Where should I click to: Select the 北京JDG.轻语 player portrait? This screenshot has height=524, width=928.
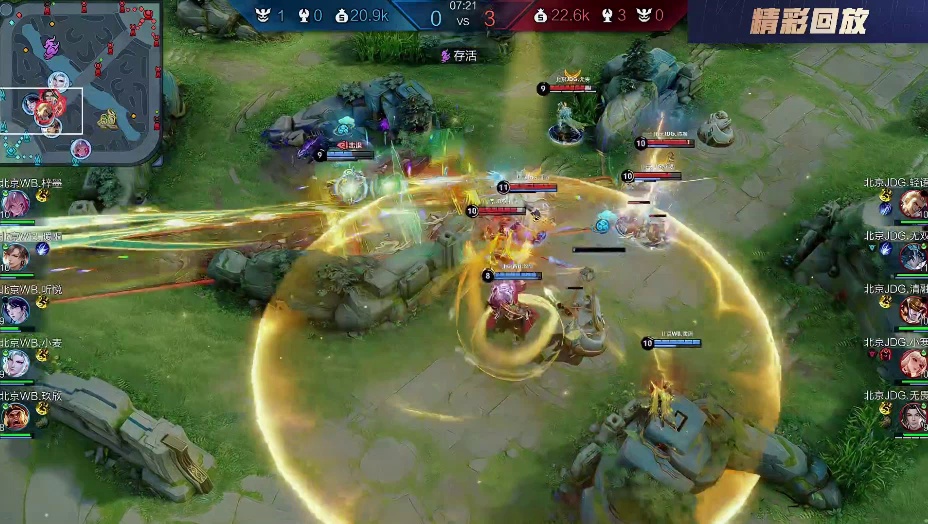point(912,204)
